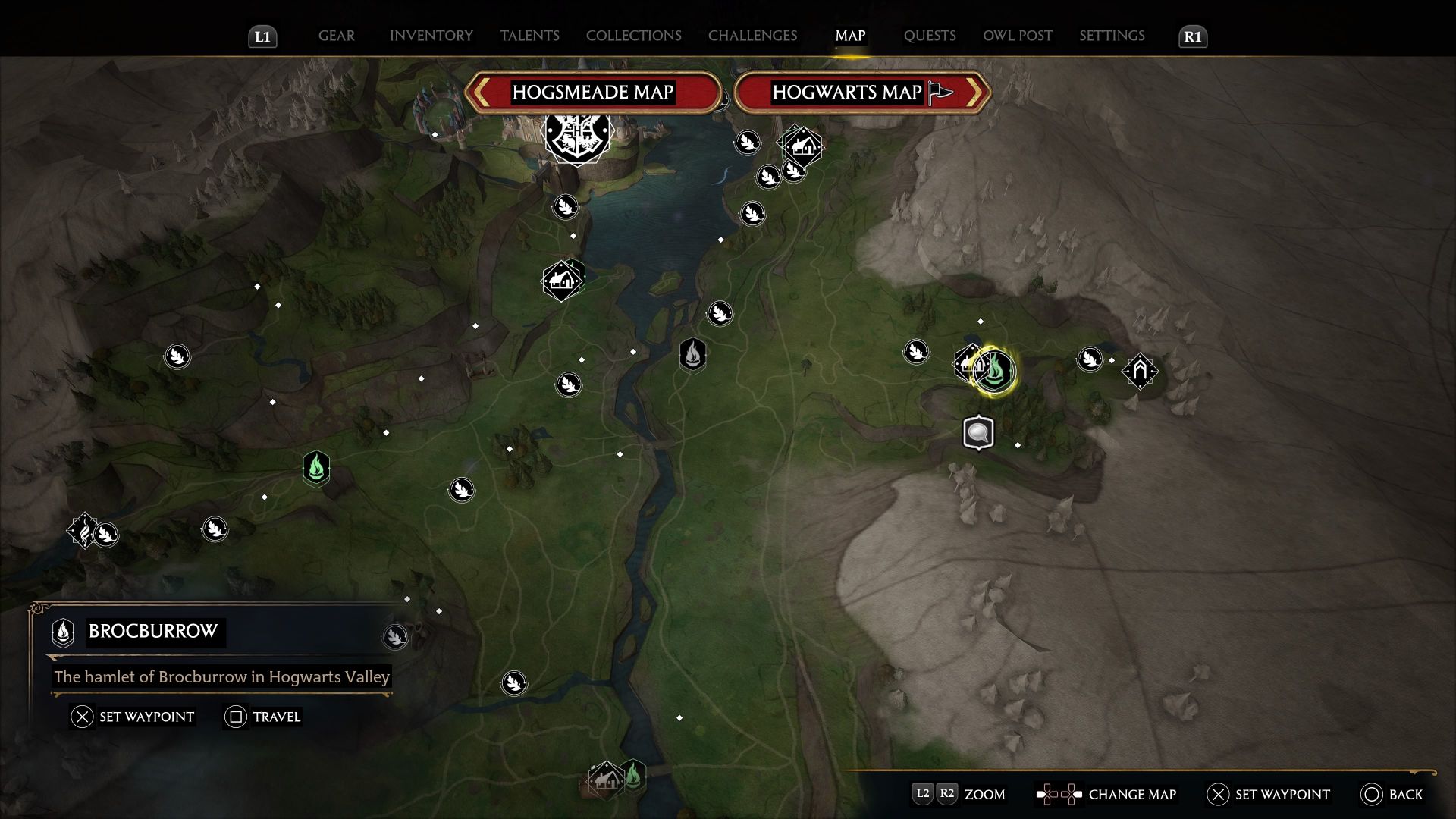Screen dimensions: 1456x819
Task: Open the Talents tab
Action: pyautogui.click(x=529, y=36)
